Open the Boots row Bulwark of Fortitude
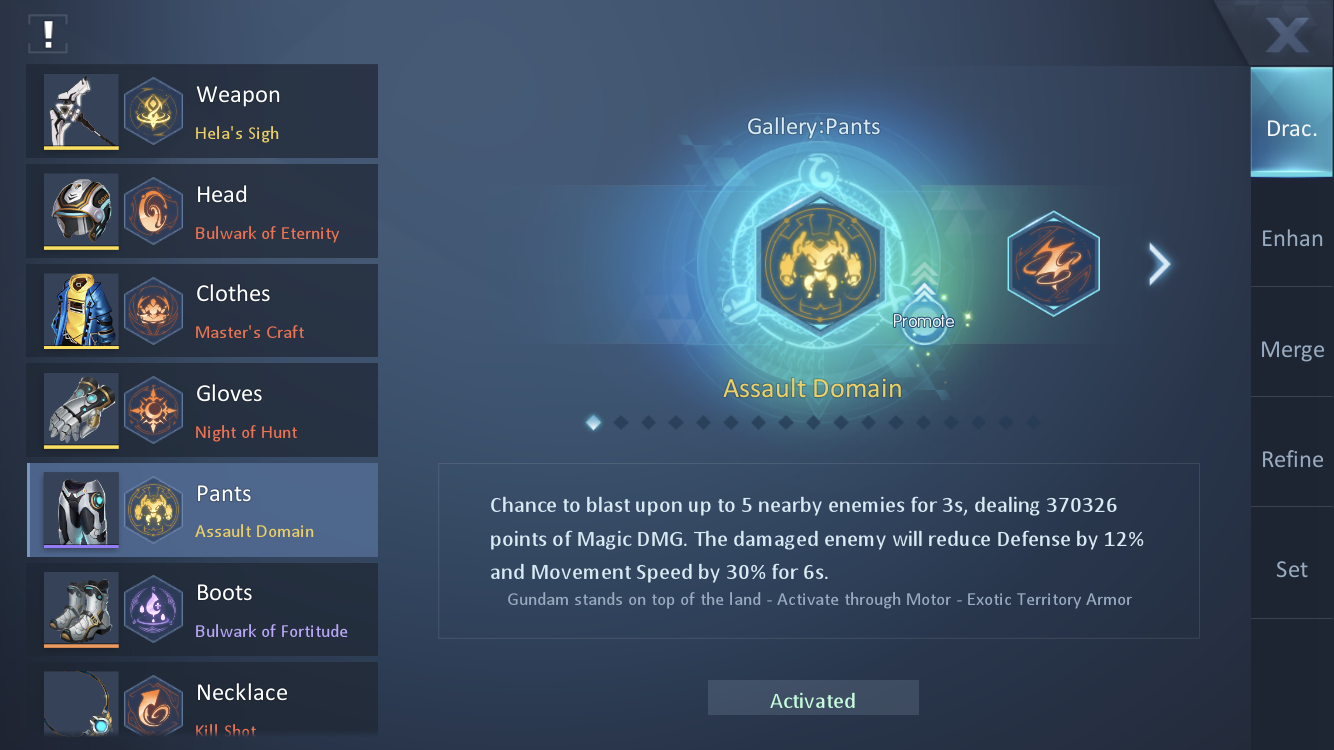Viewport: 1334px width, 750px height. point(202,610)
